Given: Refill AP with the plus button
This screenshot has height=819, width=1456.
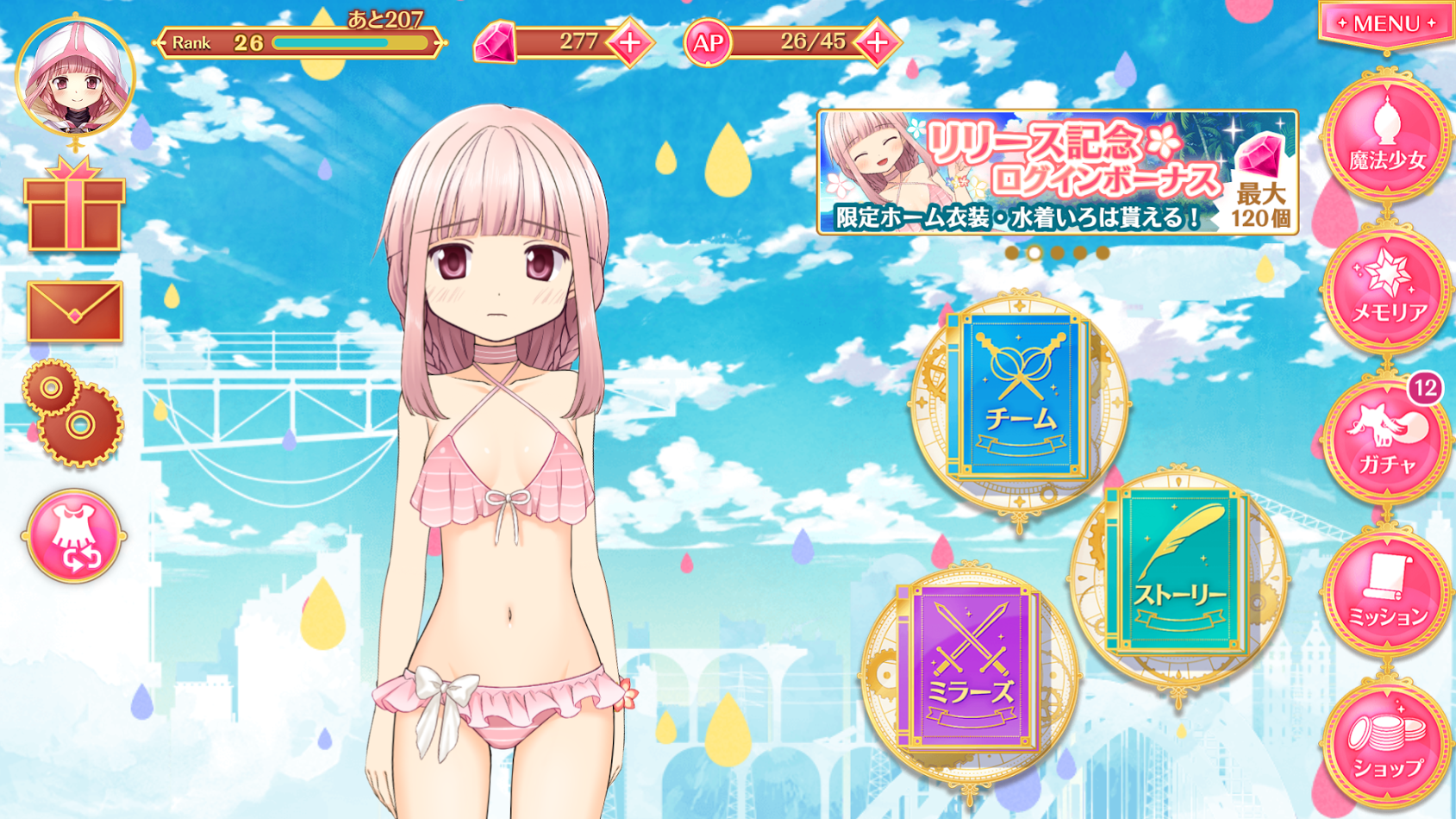Looking at the screenshot, I should (x=877, y=42).
